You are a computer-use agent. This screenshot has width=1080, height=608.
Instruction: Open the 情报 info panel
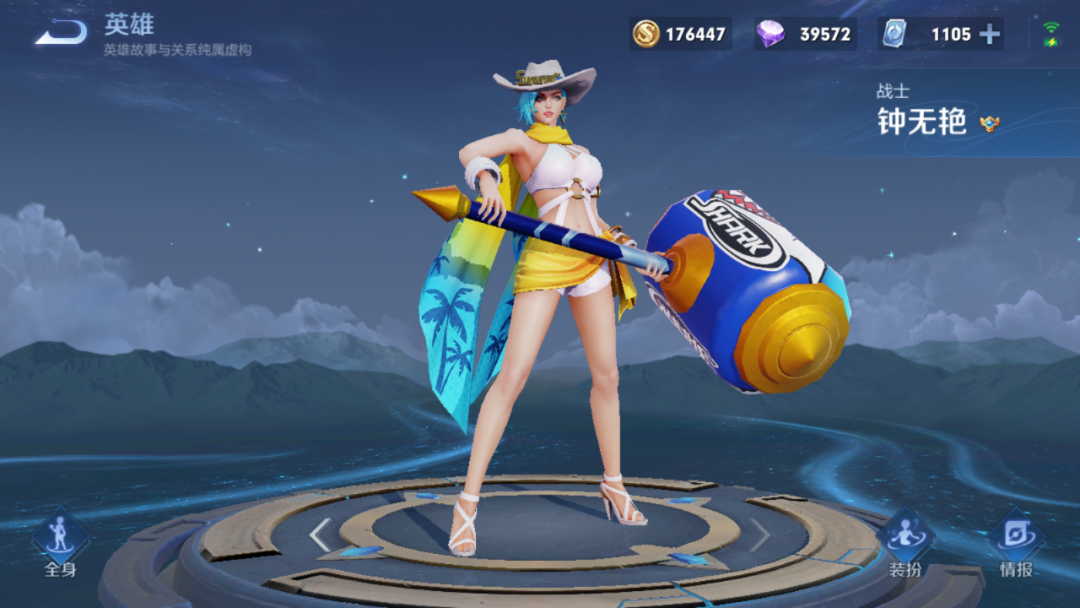point(1016,543)
